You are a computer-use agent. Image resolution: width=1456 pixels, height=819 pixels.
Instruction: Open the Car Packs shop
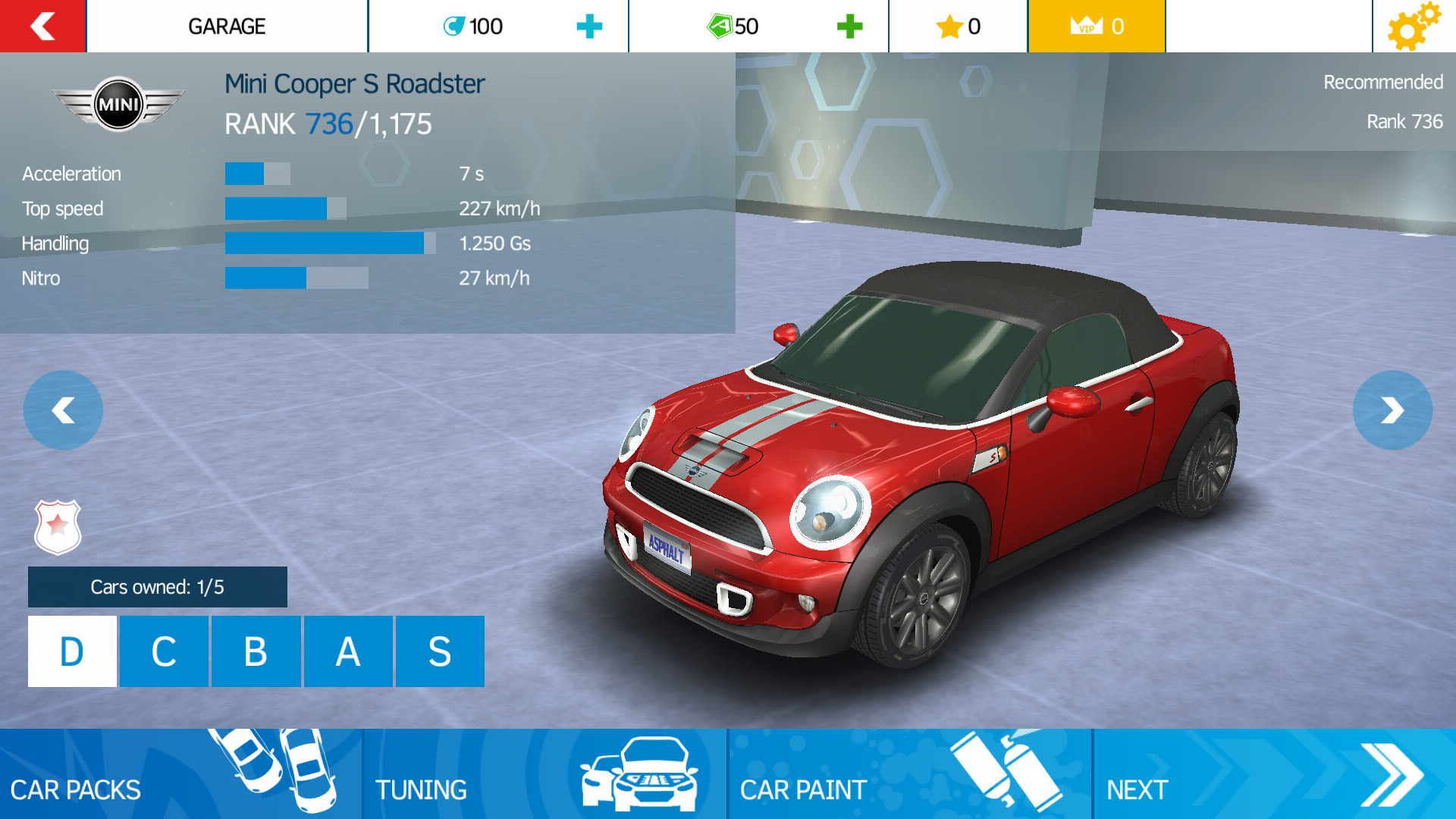(180, 773)
